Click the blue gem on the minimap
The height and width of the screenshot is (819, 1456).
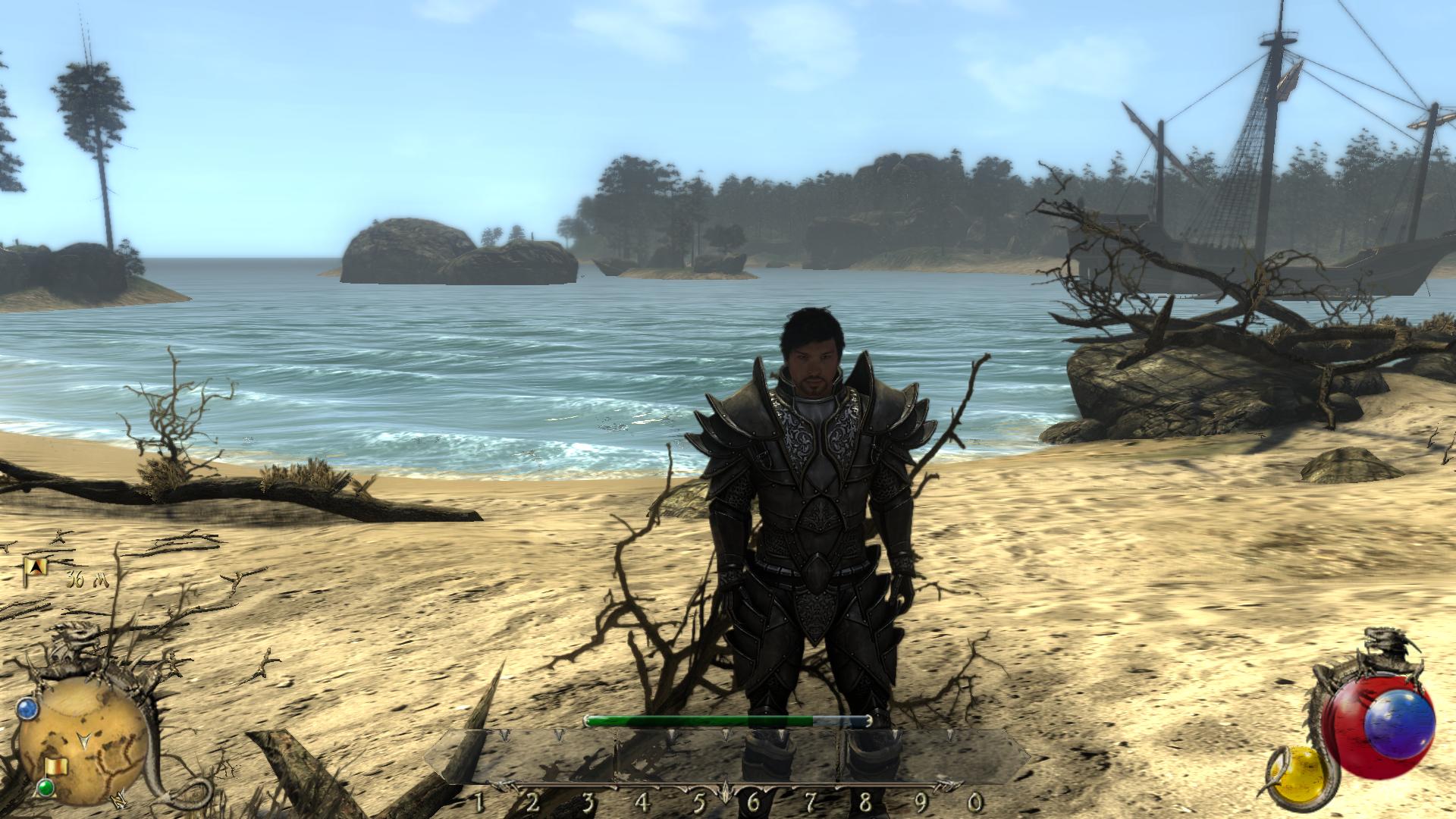[x=27, y=709]
